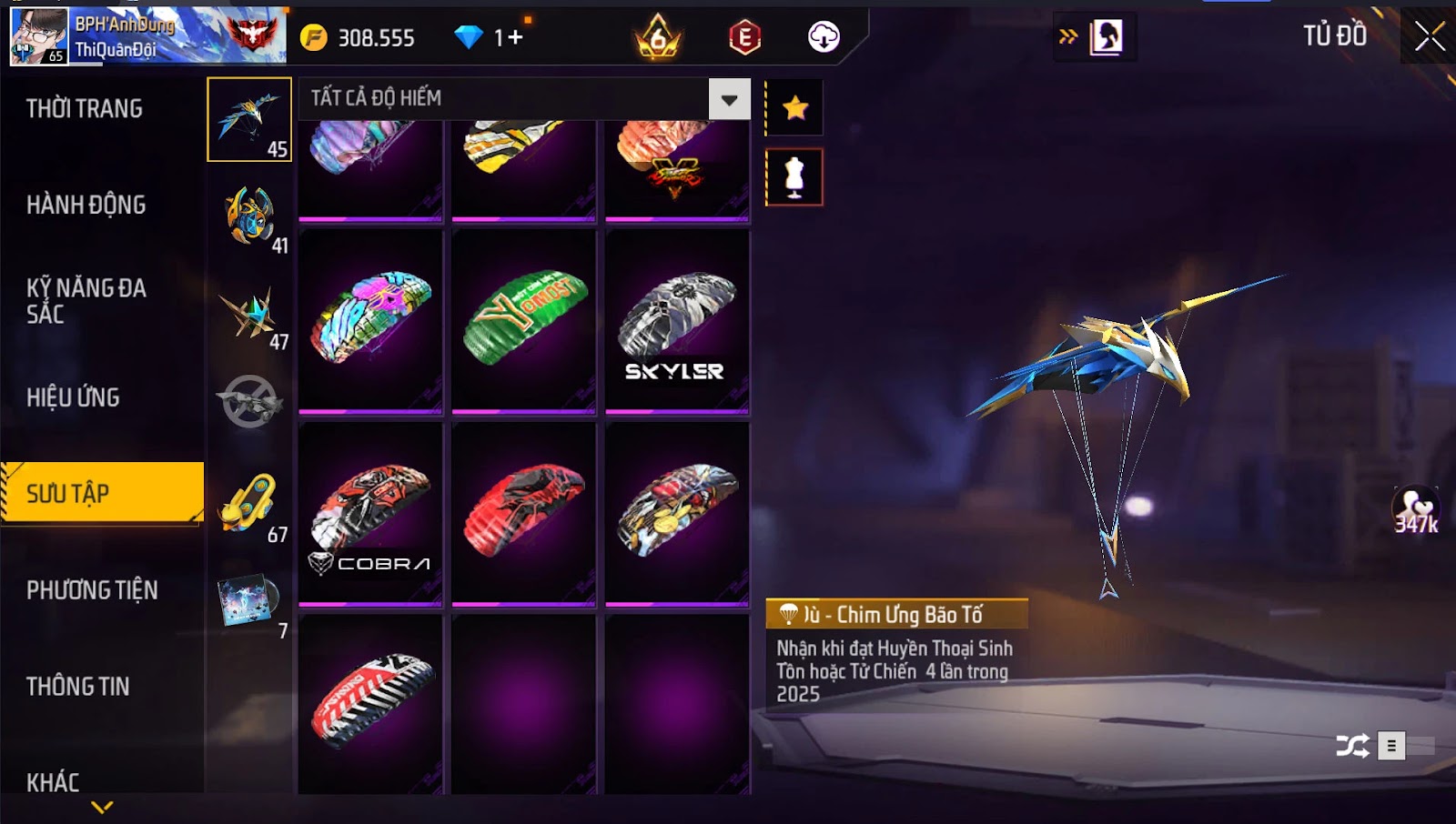The image size is (1456, 824).
Task: Click the white mannequin preview button
Action: (794, 177)
